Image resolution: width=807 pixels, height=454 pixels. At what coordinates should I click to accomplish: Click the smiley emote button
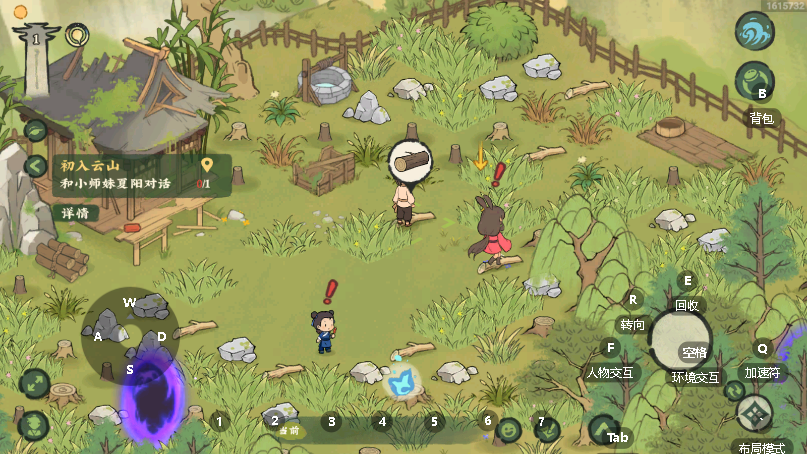(509, 430)
